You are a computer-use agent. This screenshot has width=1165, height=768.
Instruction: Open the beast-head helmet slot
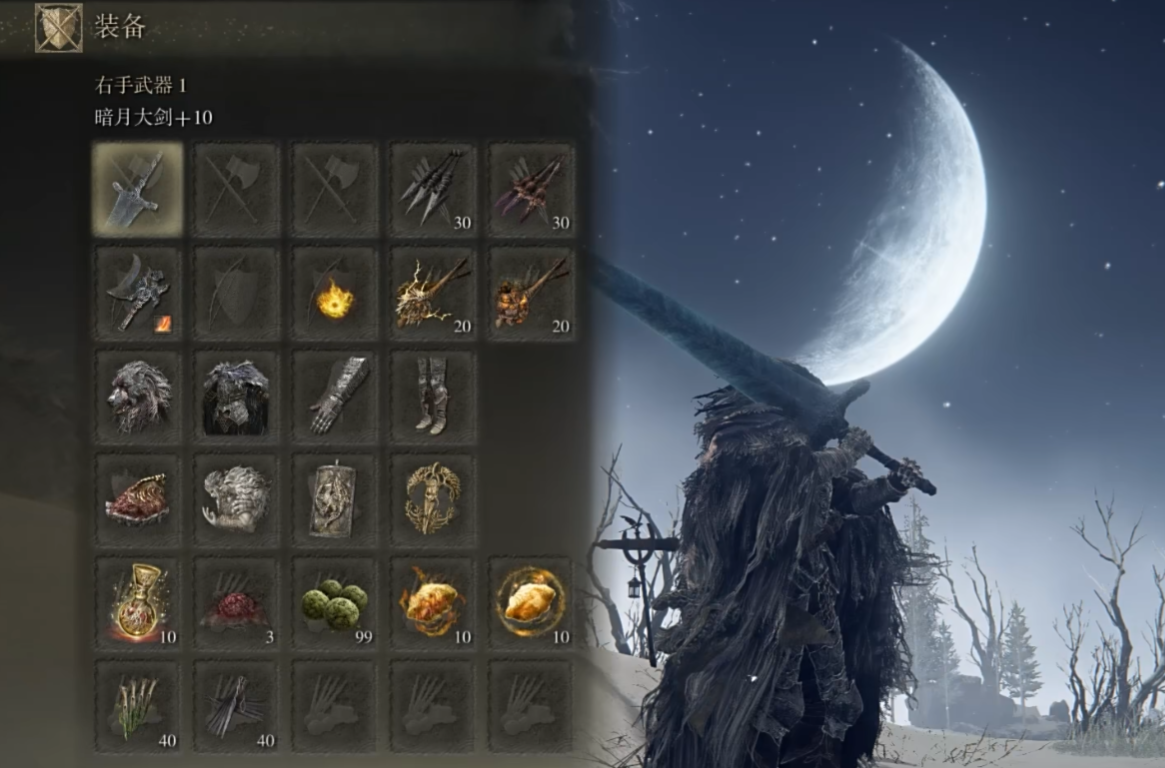pyautogui.click(x=138, y=396)
